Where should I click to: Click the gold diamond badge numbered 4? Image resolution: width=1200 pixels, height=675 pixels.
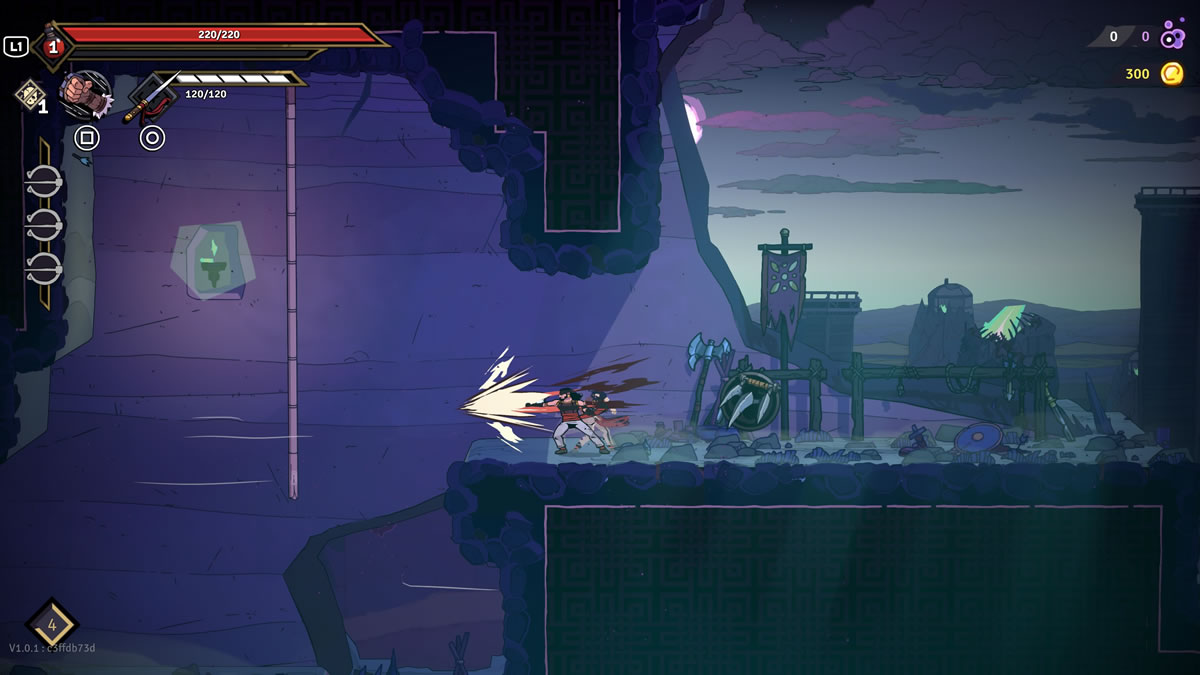click(52, 624)
